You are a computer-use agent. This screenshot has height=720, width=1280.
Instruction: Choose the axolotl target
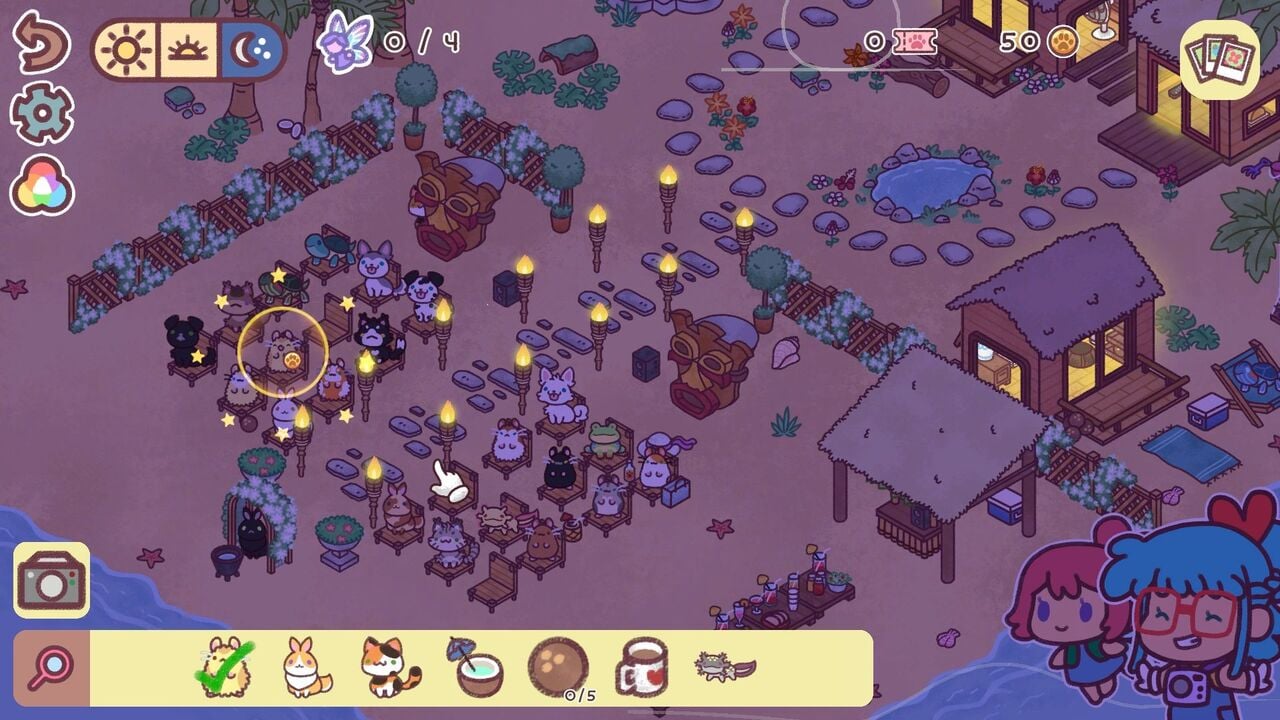click(725, 666)
